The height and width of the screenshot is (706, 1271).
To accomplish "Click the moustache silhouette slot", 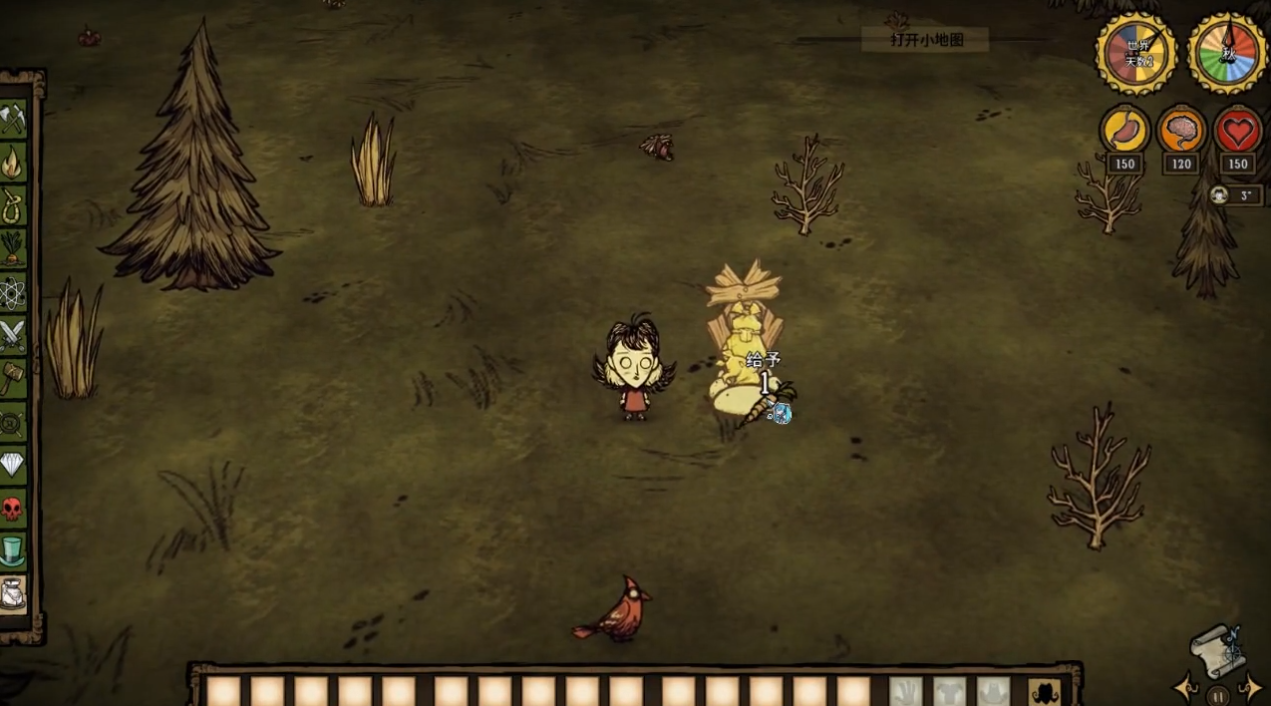I will [x=1044, y=691].
